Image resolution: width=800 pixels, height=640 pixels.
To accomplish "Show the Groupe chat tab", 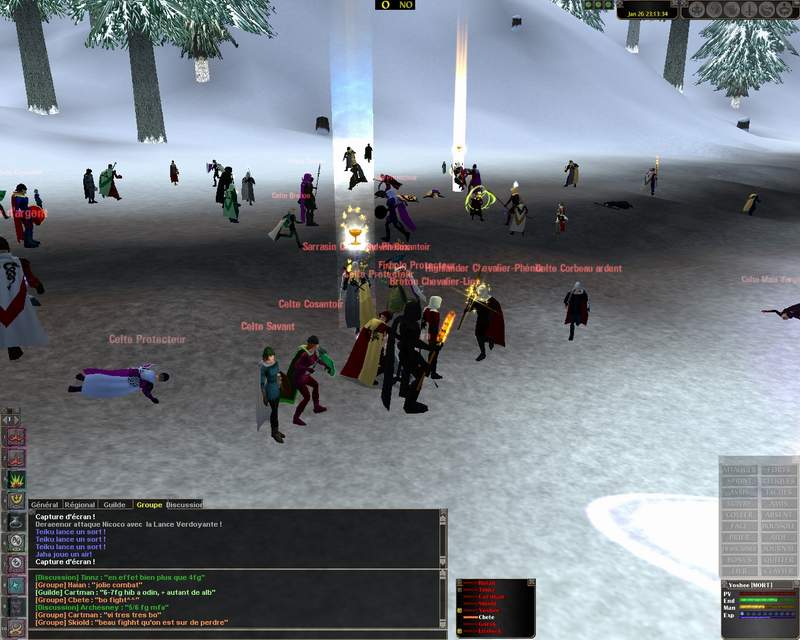I will click(x=149, y=505).
